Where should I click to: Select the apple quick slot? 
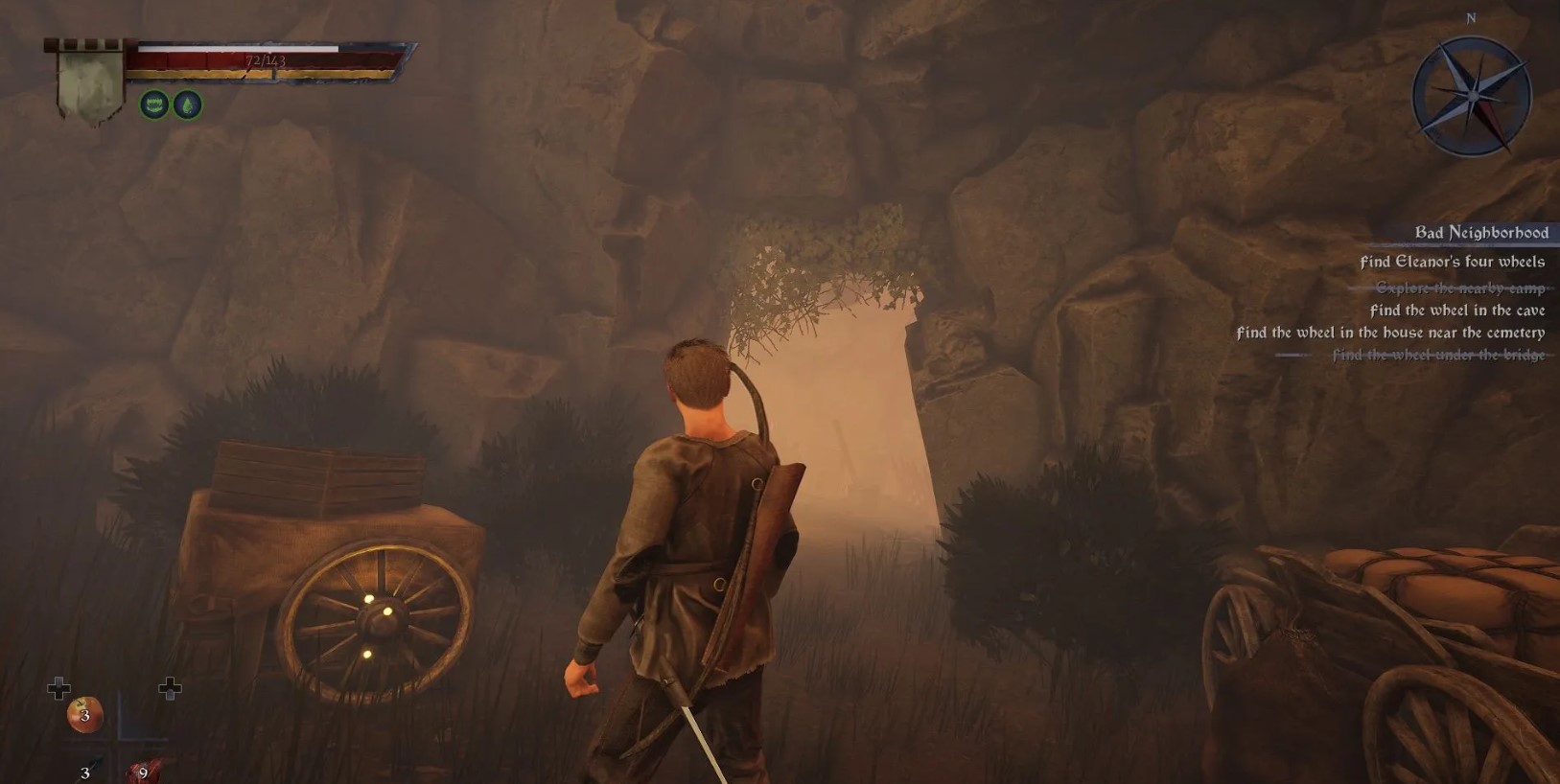(85, 715)
